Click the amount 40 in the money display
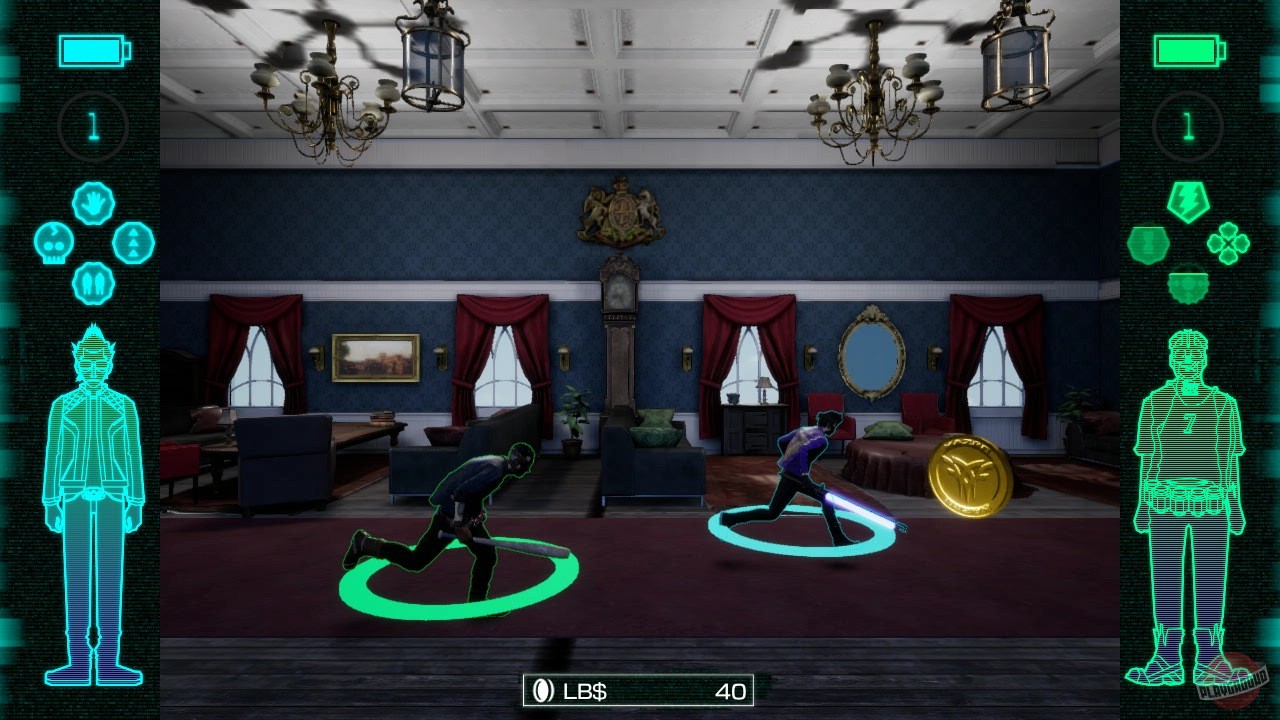The image size is (1280, 720). pos(733,690)
